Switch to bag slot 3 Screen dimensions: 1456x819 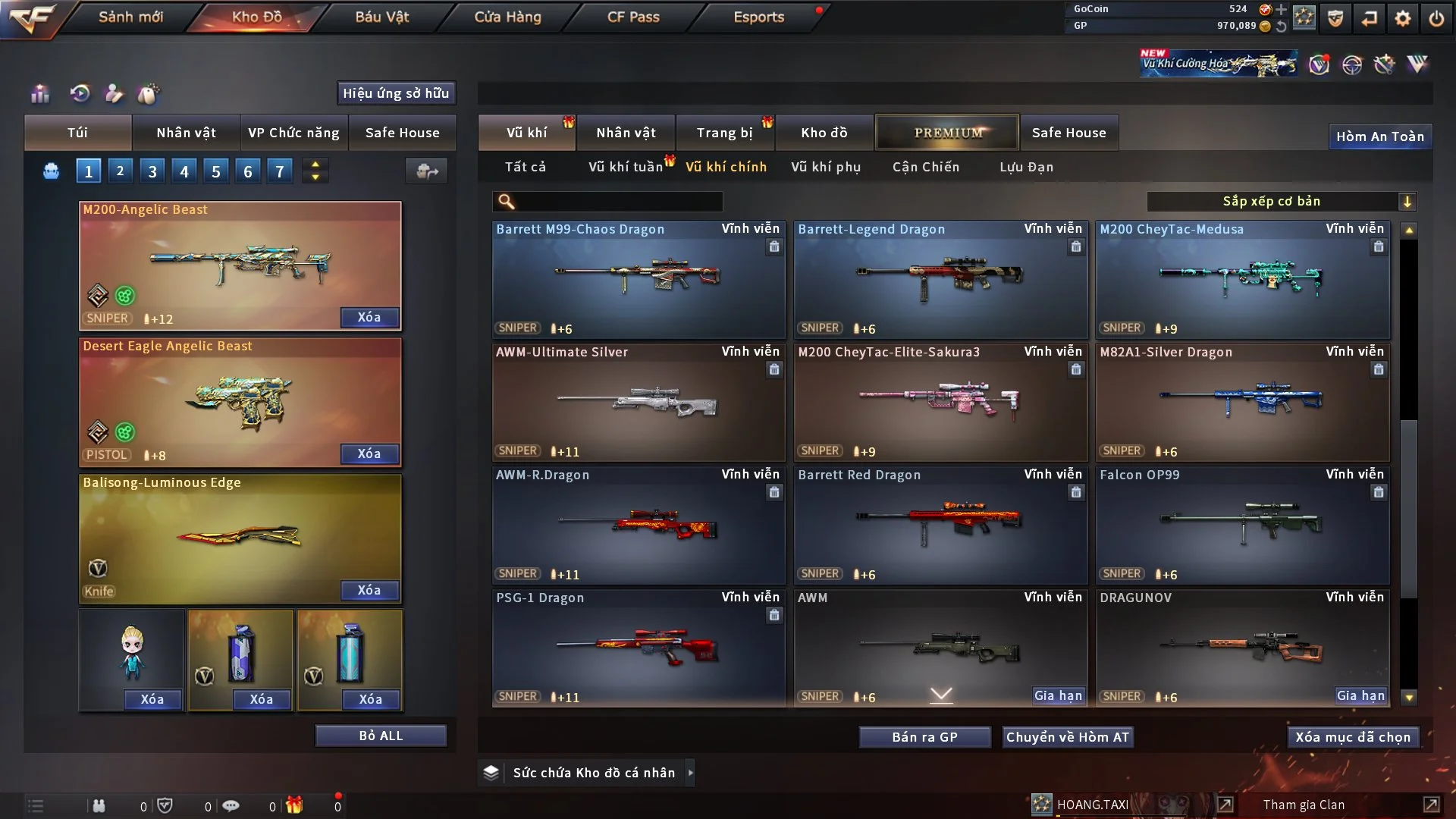pyautogui.click(x=152, y=171)
